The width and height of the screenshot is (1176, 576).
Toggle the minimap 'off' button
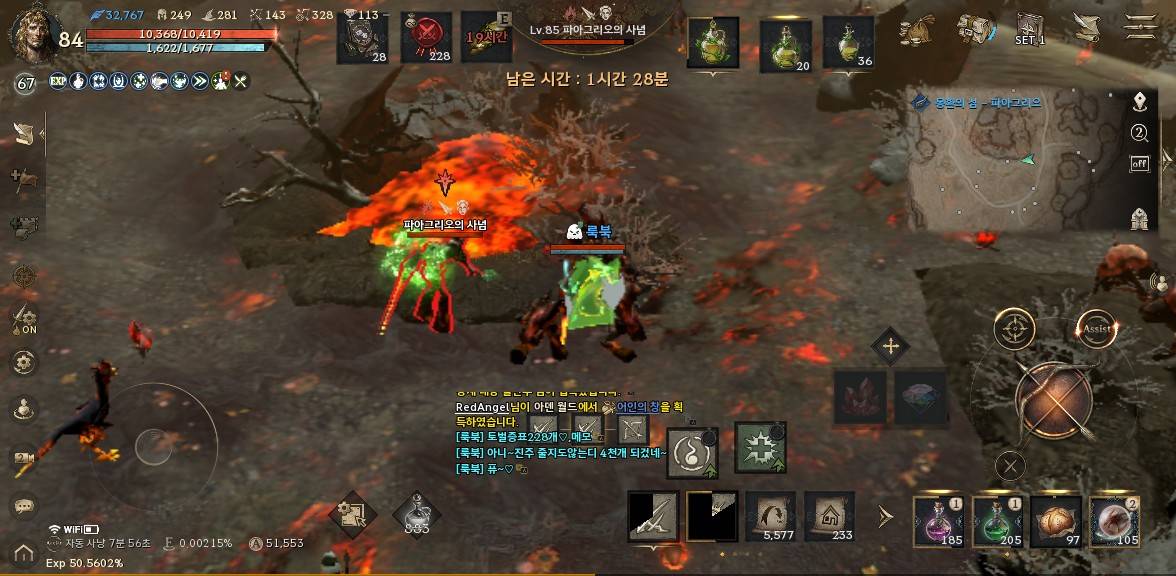tap(1139, 163)
